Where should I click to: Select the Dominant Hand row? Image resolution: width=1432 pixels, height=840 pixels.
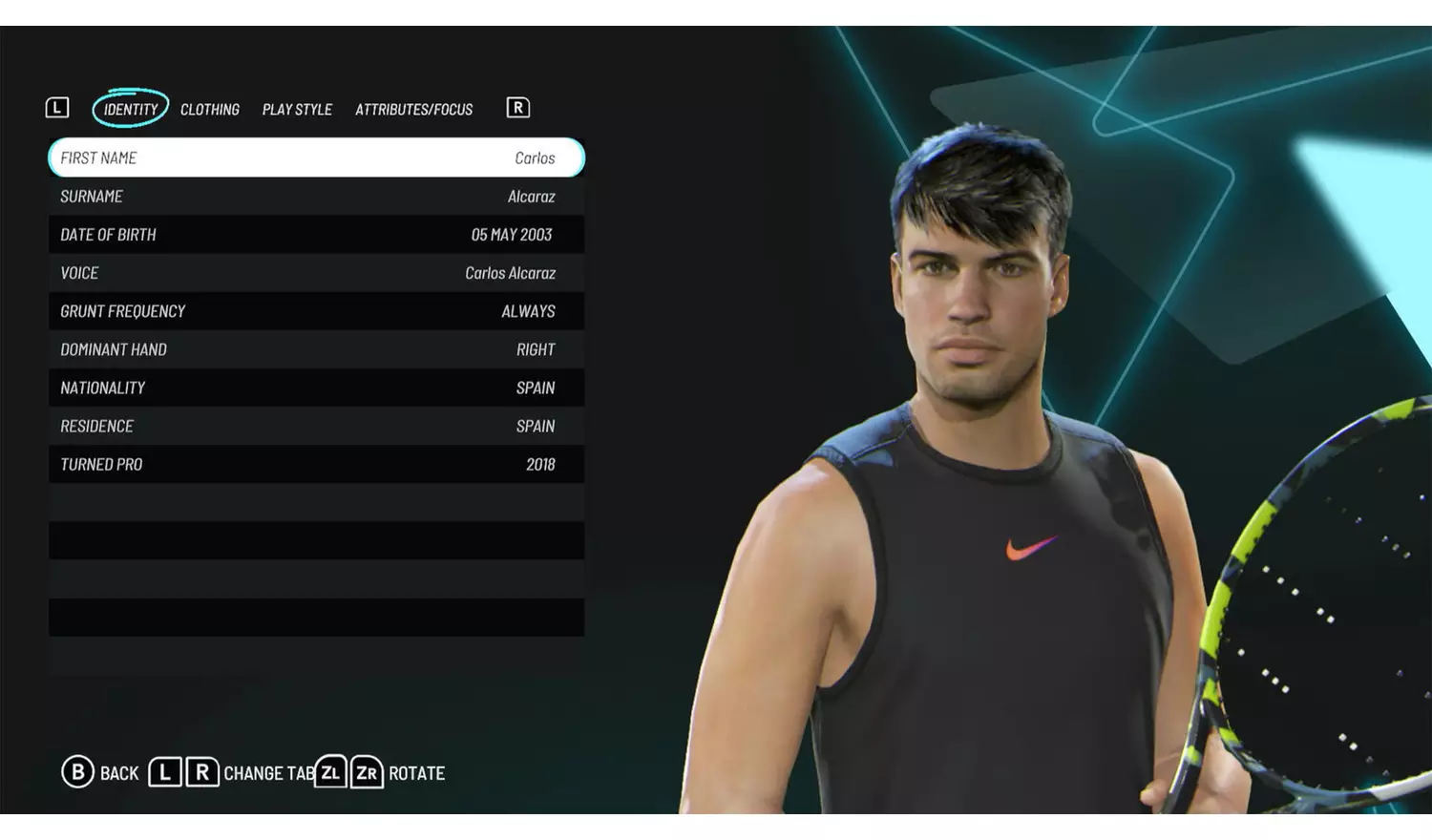pos(316,349)
